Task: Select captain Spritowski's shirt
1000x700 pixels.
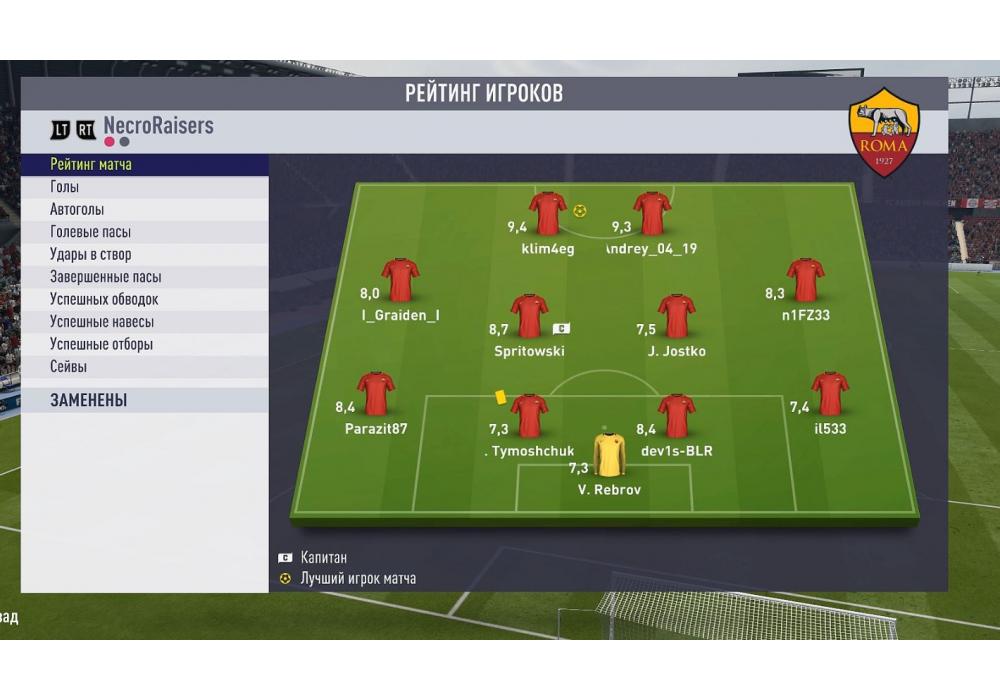Action: pos(529,316)
